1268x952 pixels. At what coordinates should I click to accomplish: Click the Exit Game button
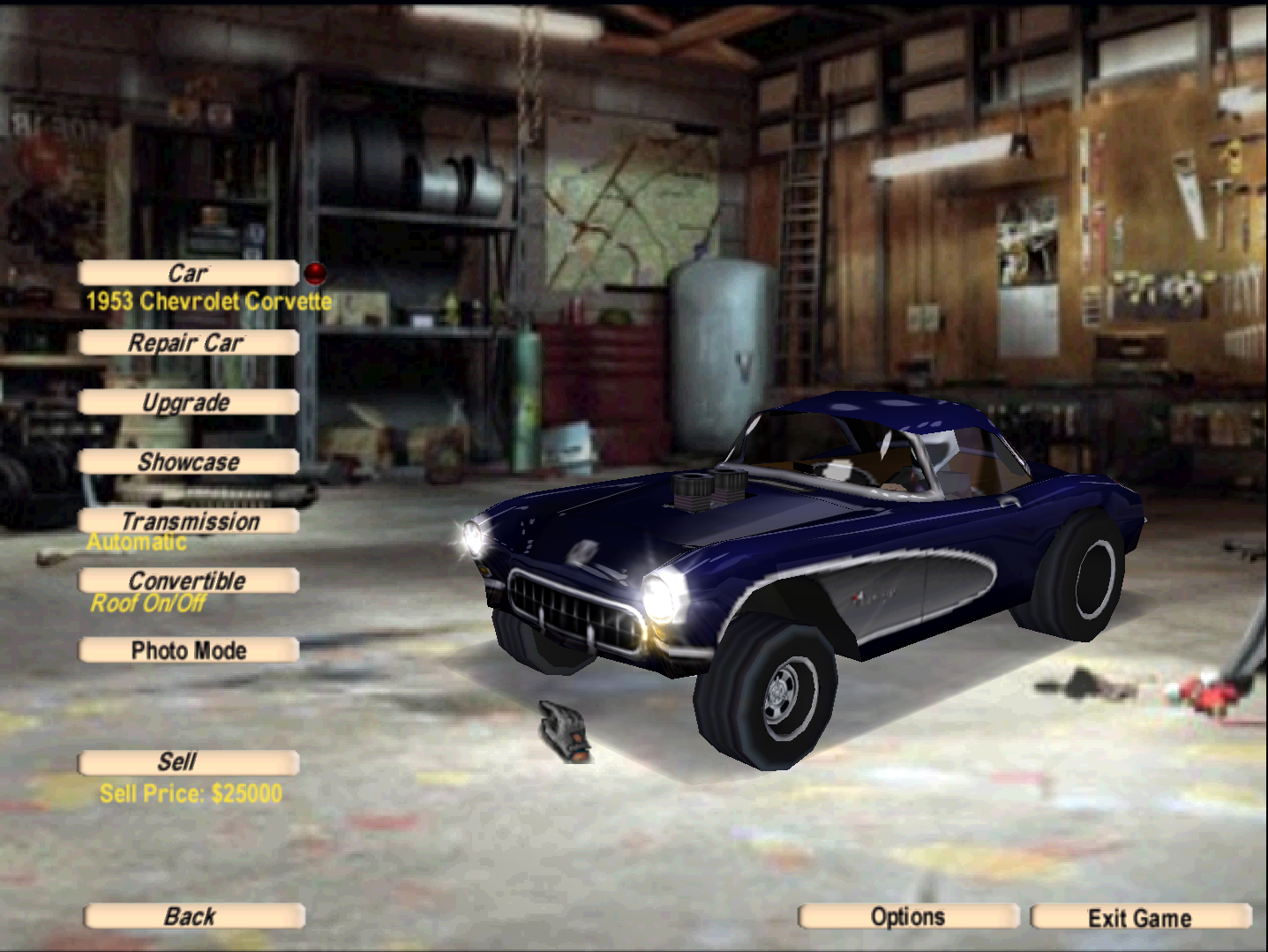click(x=1140, y=918)
